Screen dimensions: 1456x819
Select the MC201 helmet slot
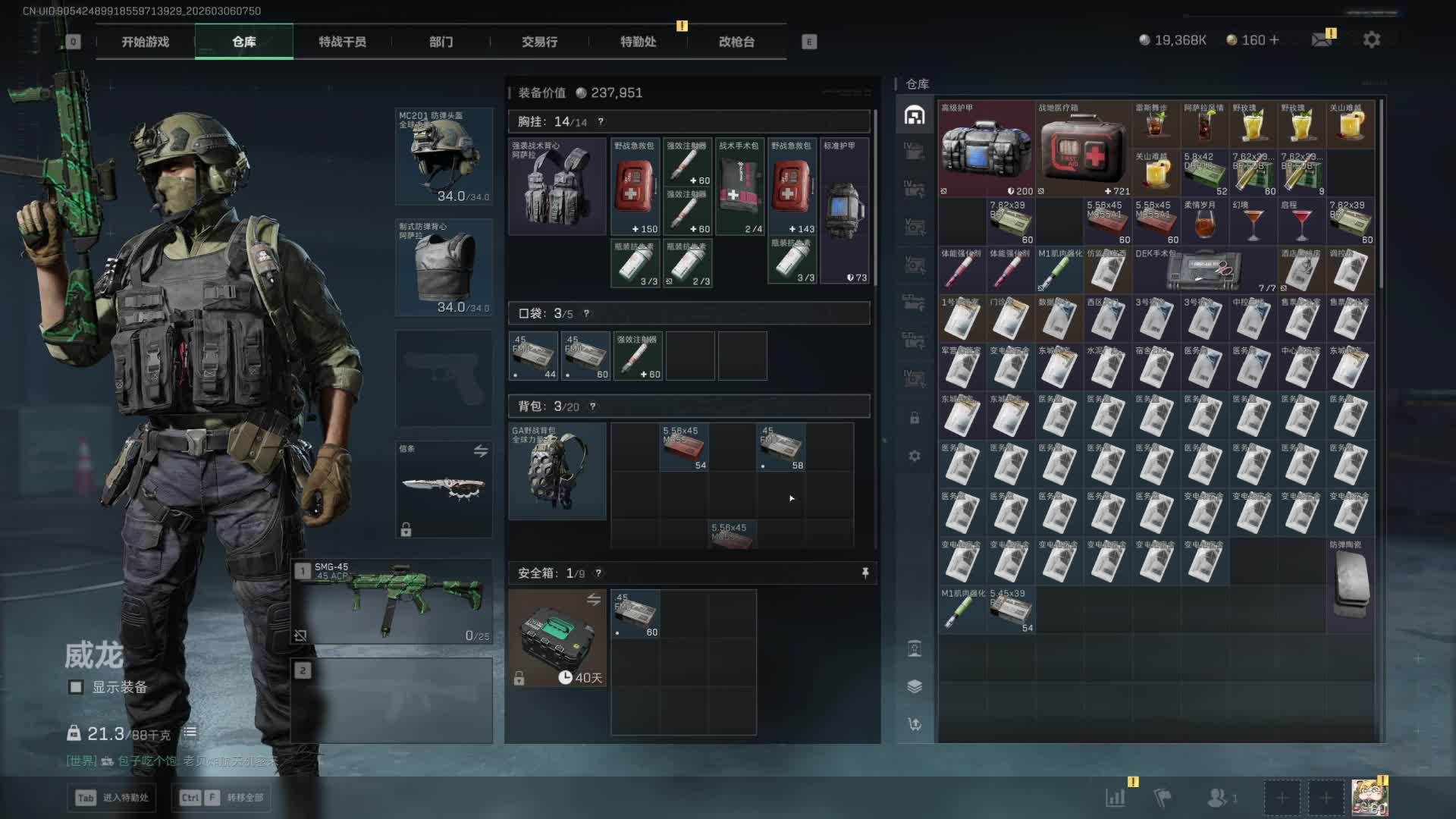pyautogui.click(x=444, y=156)
